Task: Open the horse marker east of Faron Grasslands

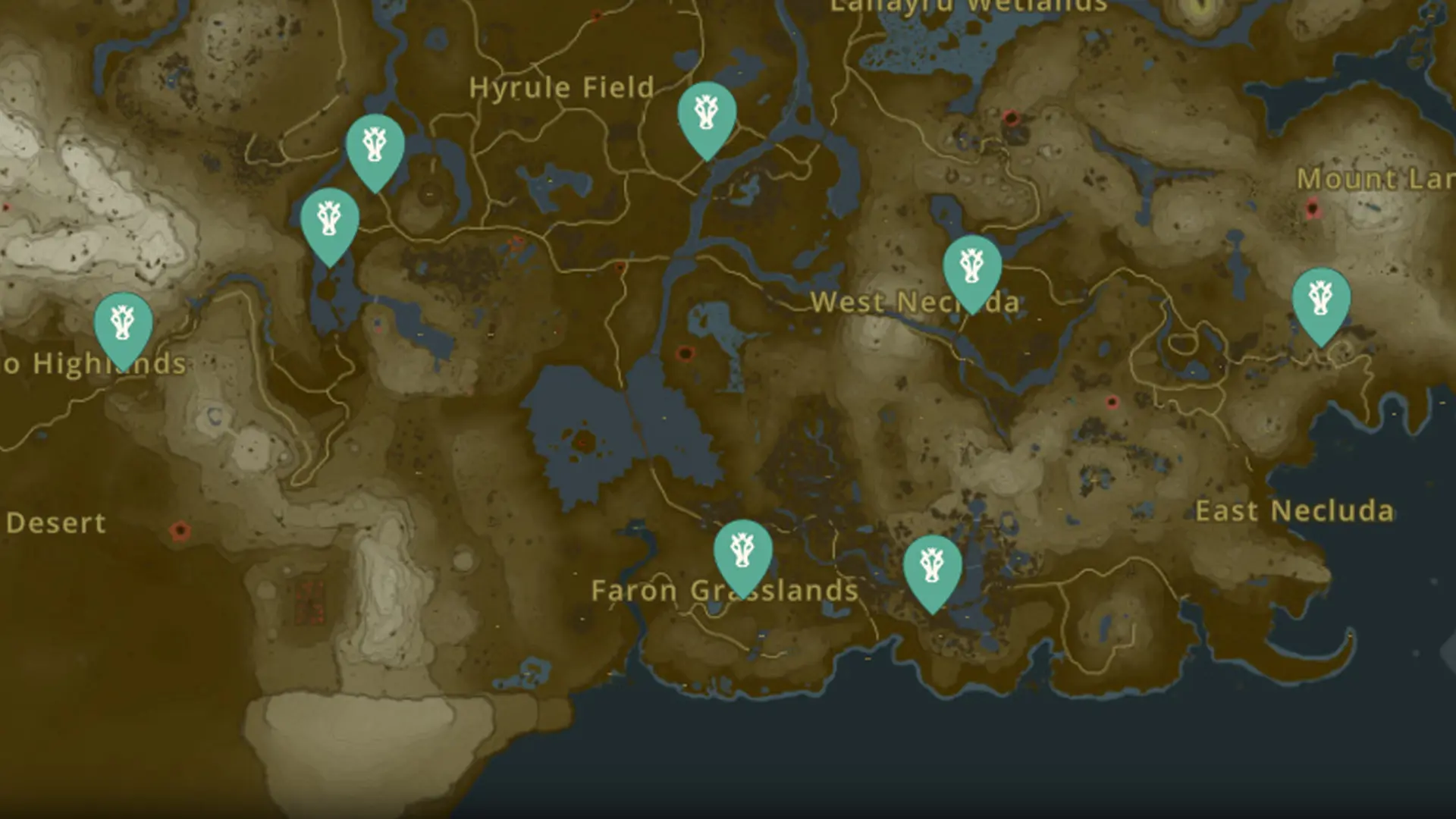Action: tap(933, 565)
